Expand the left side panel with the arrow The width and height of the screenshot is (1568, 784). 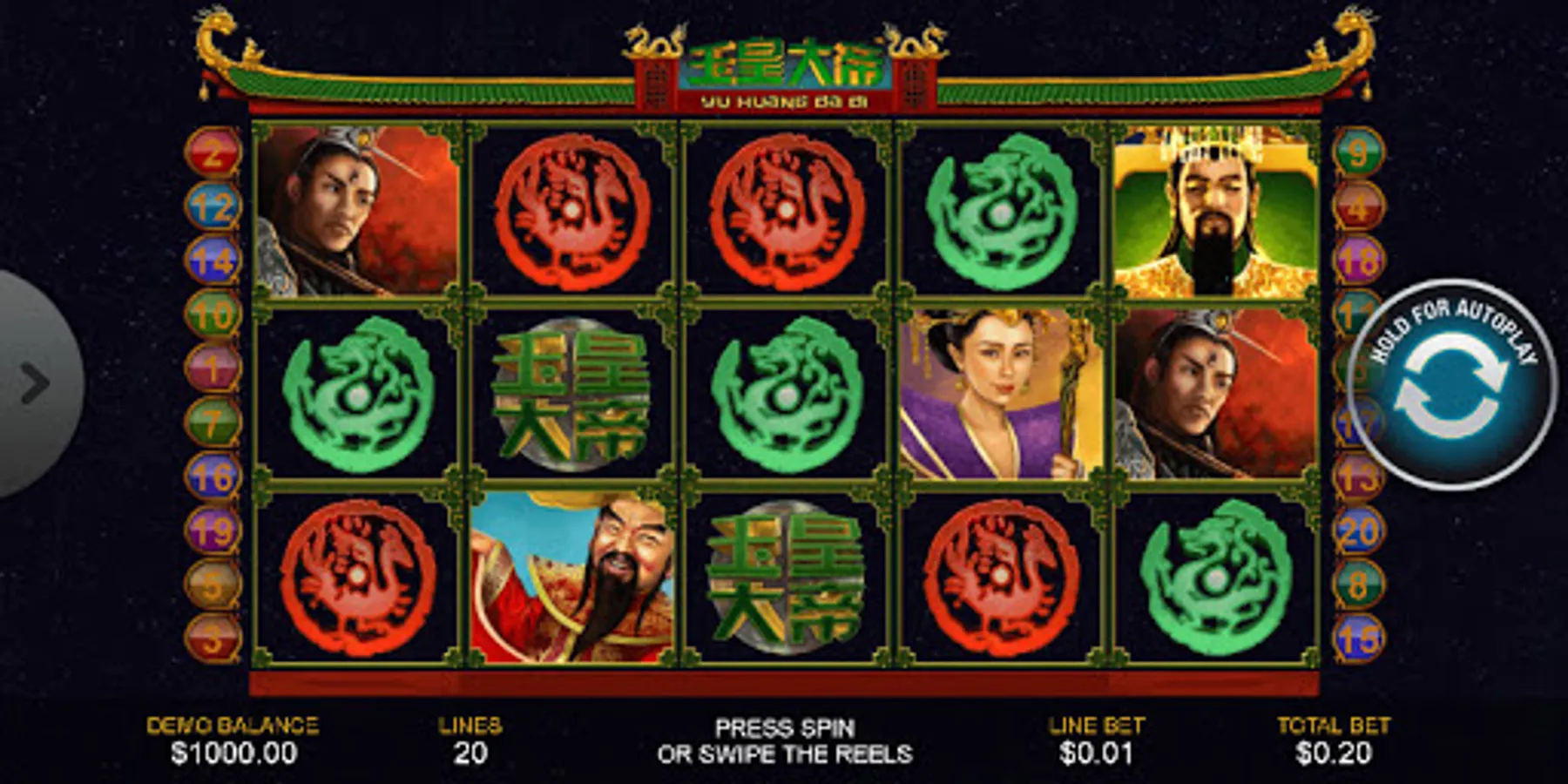35,381
